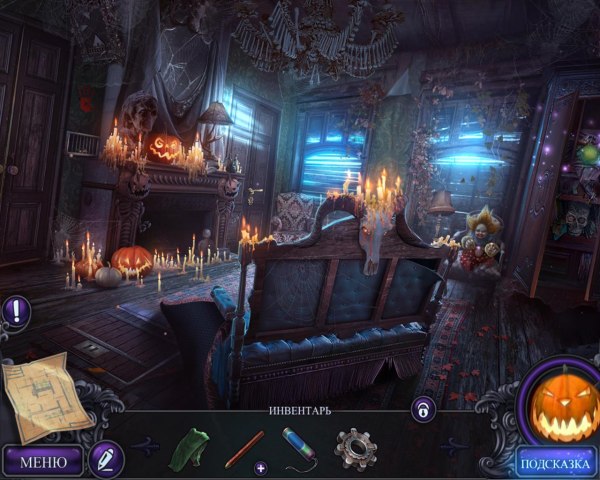The image size is (600, 480).
Task: Open the map parchment
Action: pyautogui.click(x=46, y=396)
